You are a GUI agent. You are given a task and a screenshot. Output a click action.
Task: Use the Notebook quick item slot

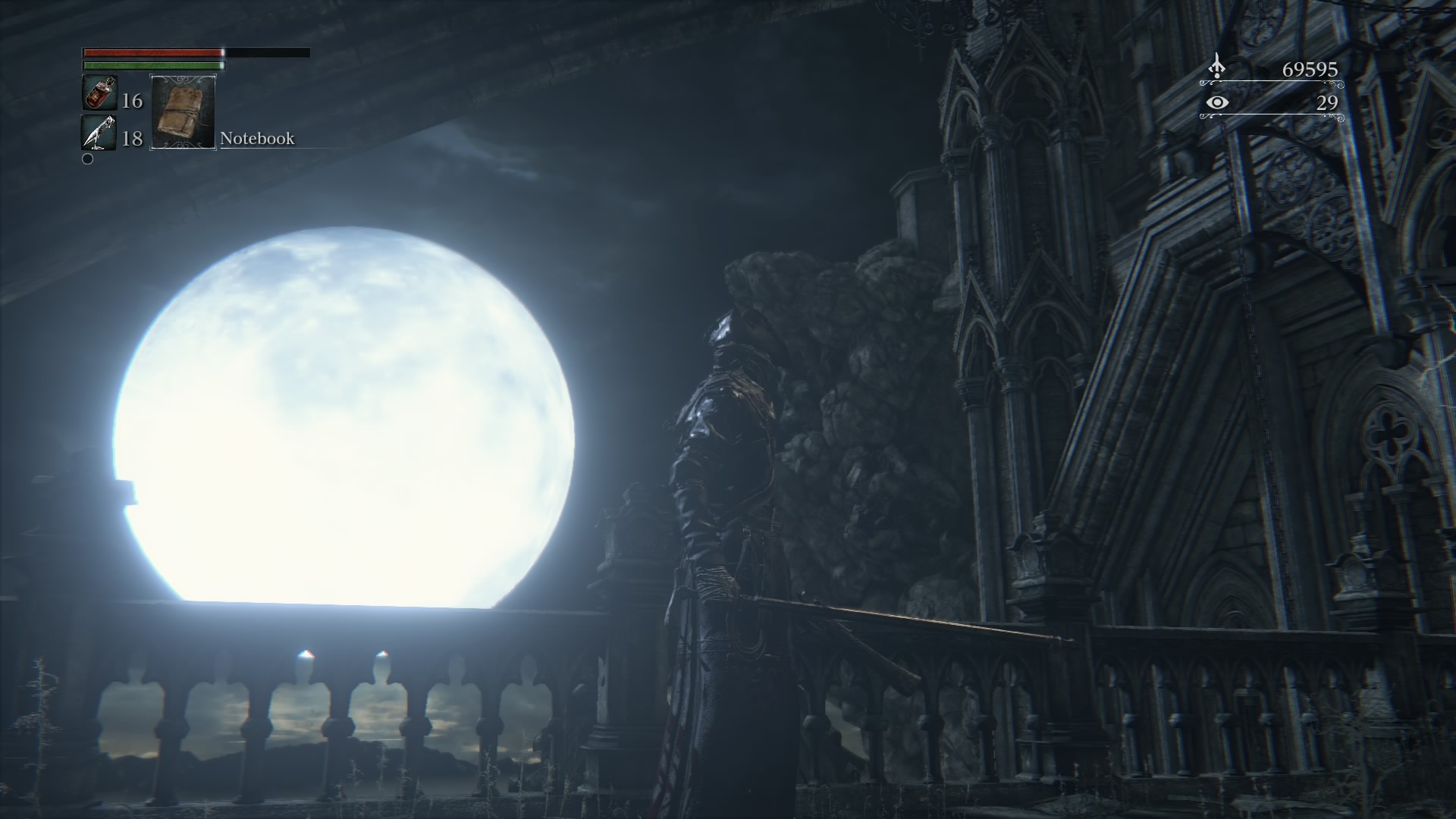click(x=183, y=111)
